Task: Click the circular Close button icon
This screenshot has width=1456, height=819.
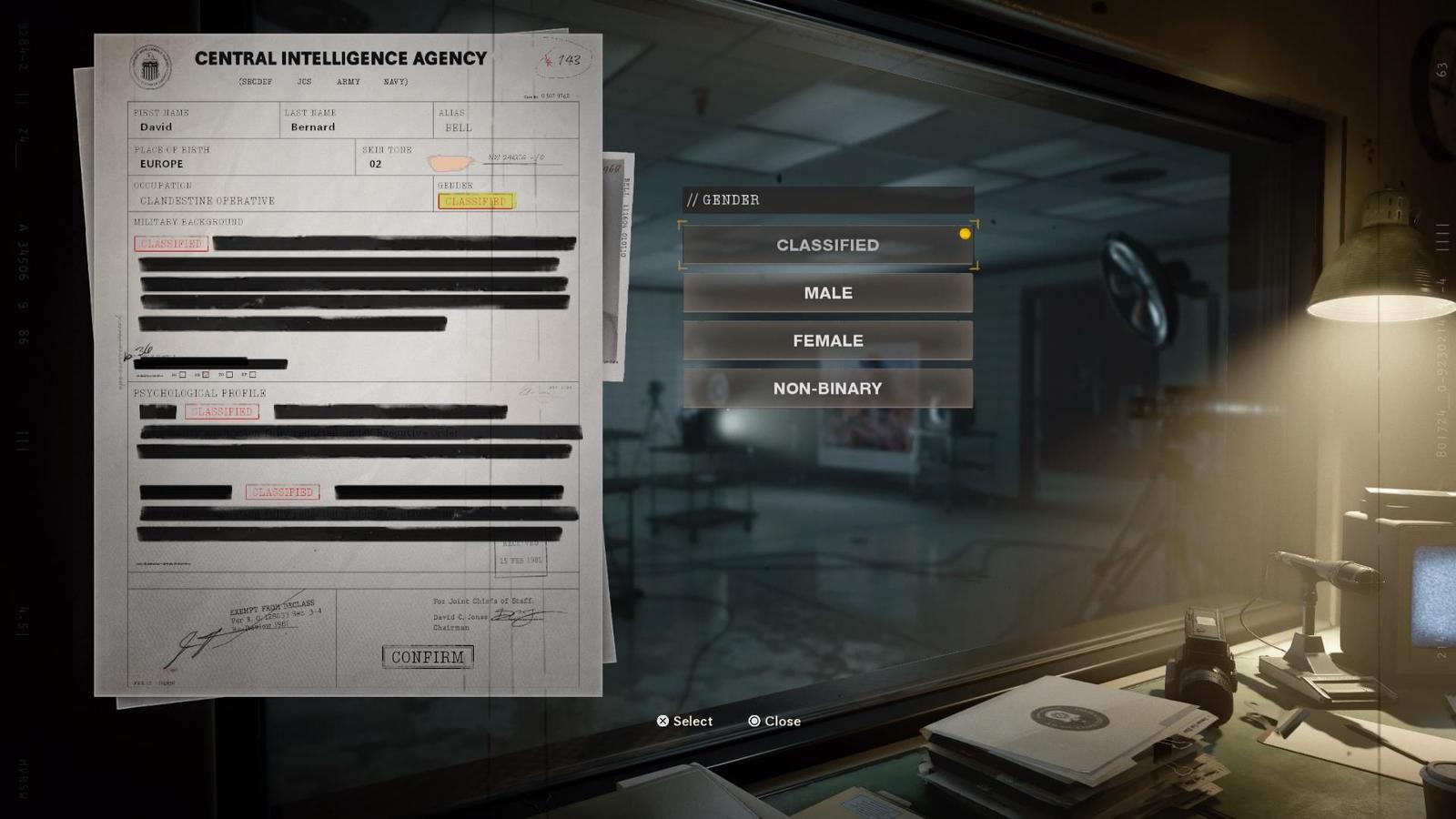Action: (x=753, y=721)
